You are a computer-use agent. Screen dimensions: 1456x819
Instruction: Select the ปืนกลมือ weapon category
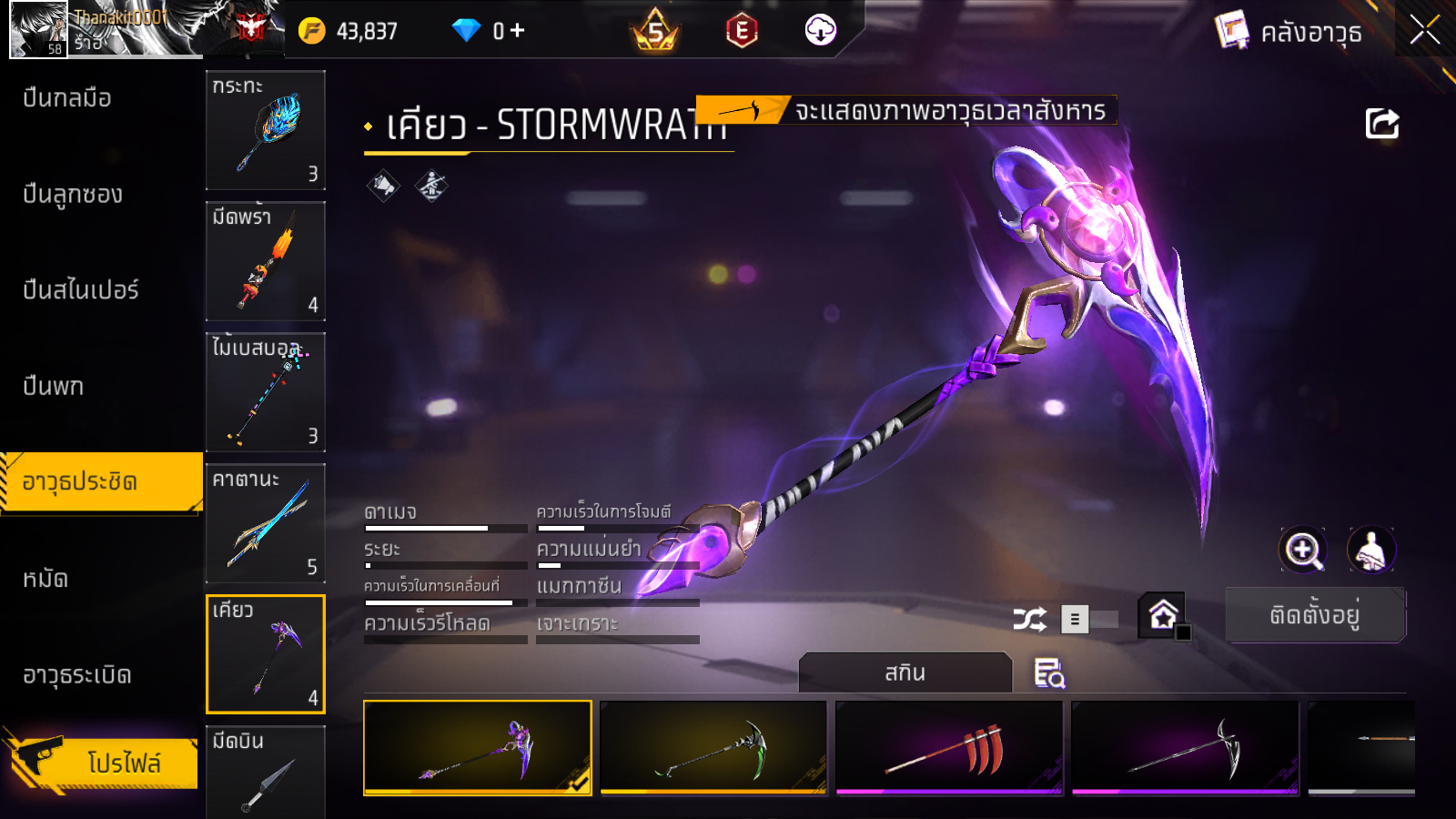pyautogui.click(x=67, y=98)
